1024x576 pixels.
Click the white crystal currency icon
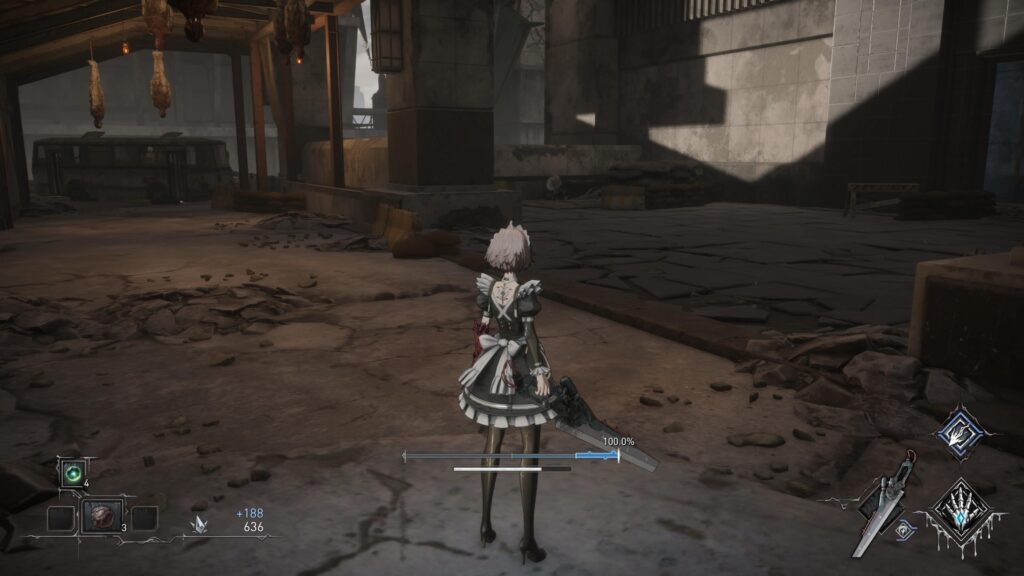(203, 523)
